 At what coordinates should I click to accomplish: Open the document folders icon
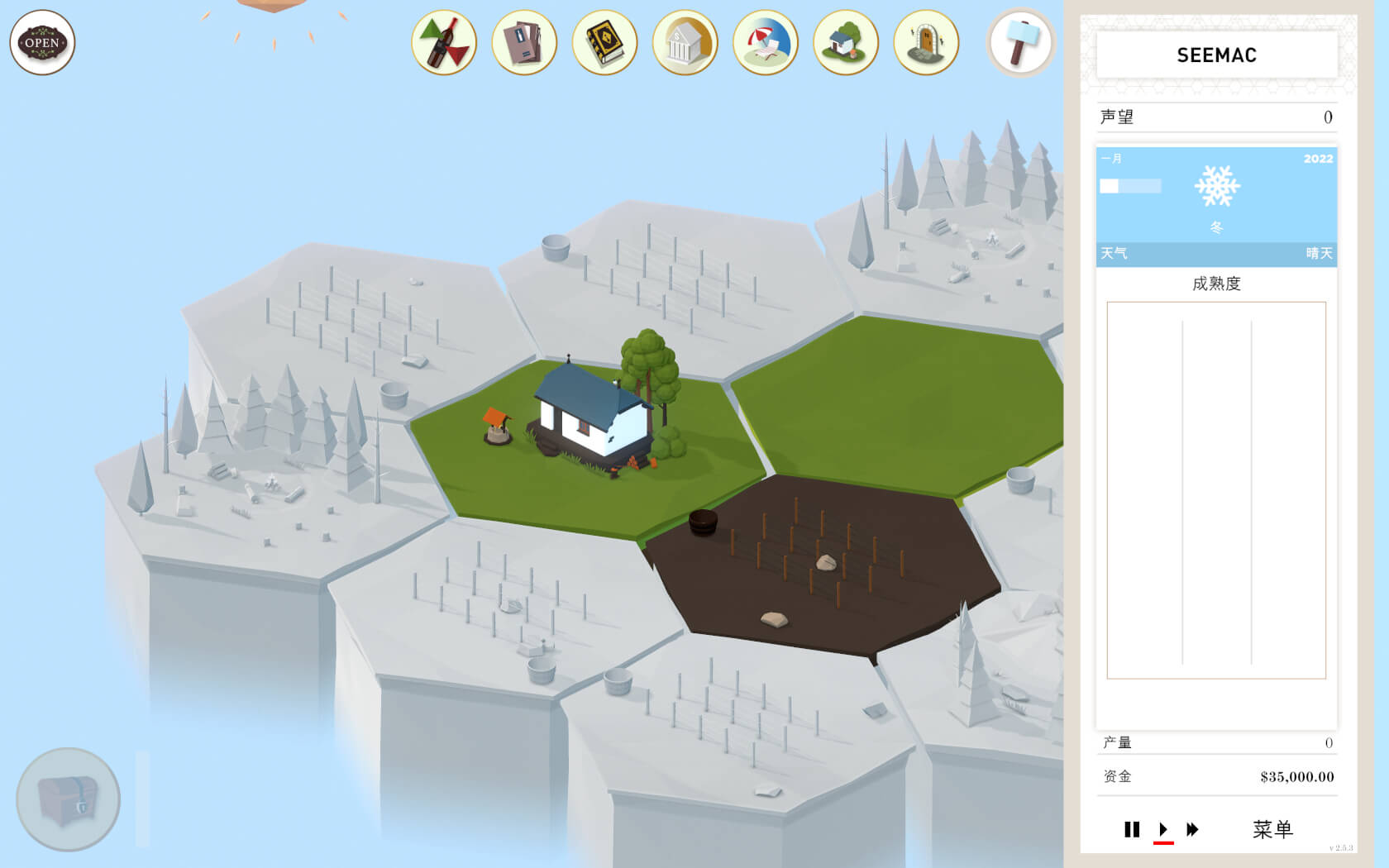524,43
